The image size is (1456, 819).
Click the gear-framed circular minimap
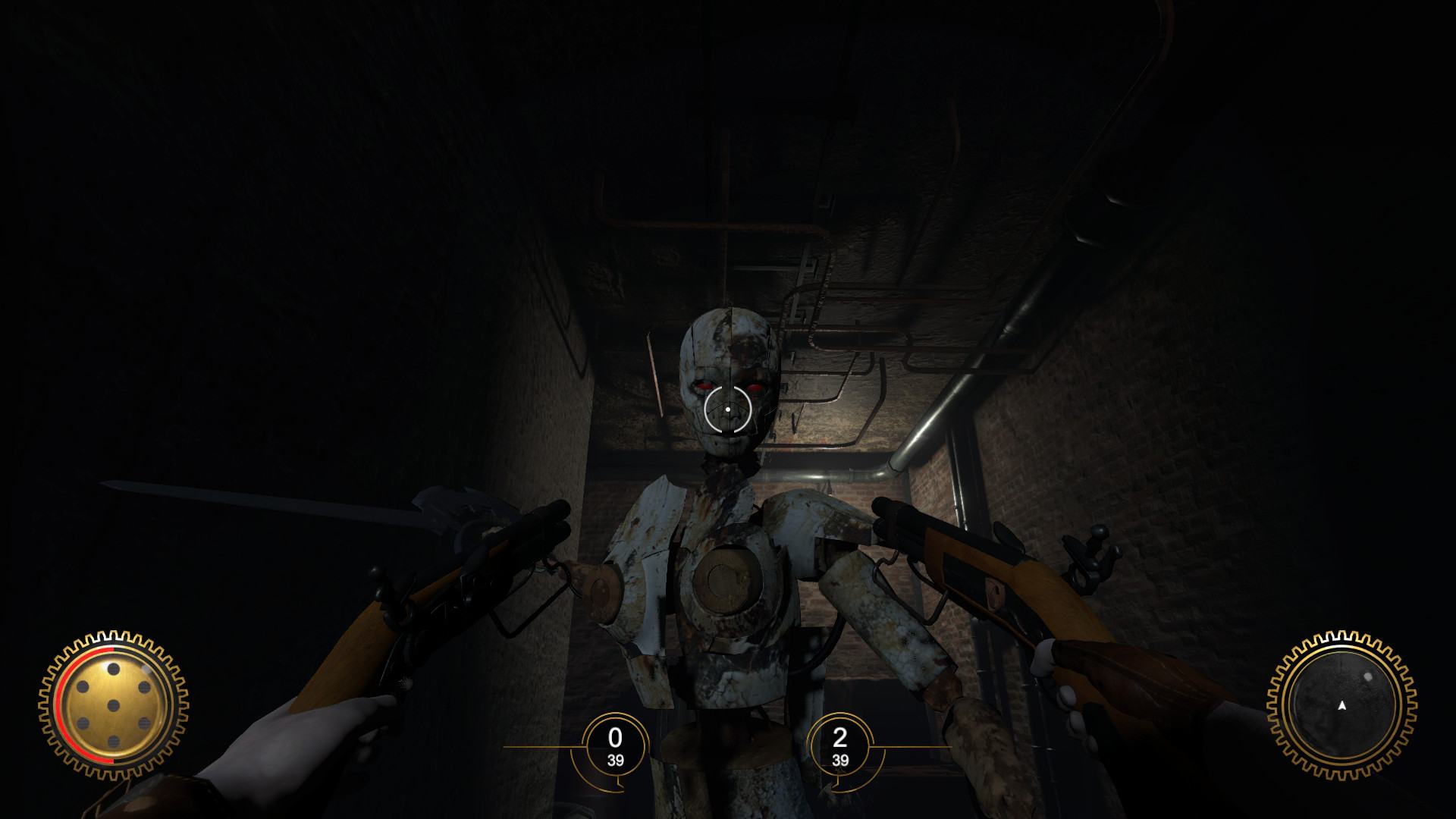pos(1341,705)
